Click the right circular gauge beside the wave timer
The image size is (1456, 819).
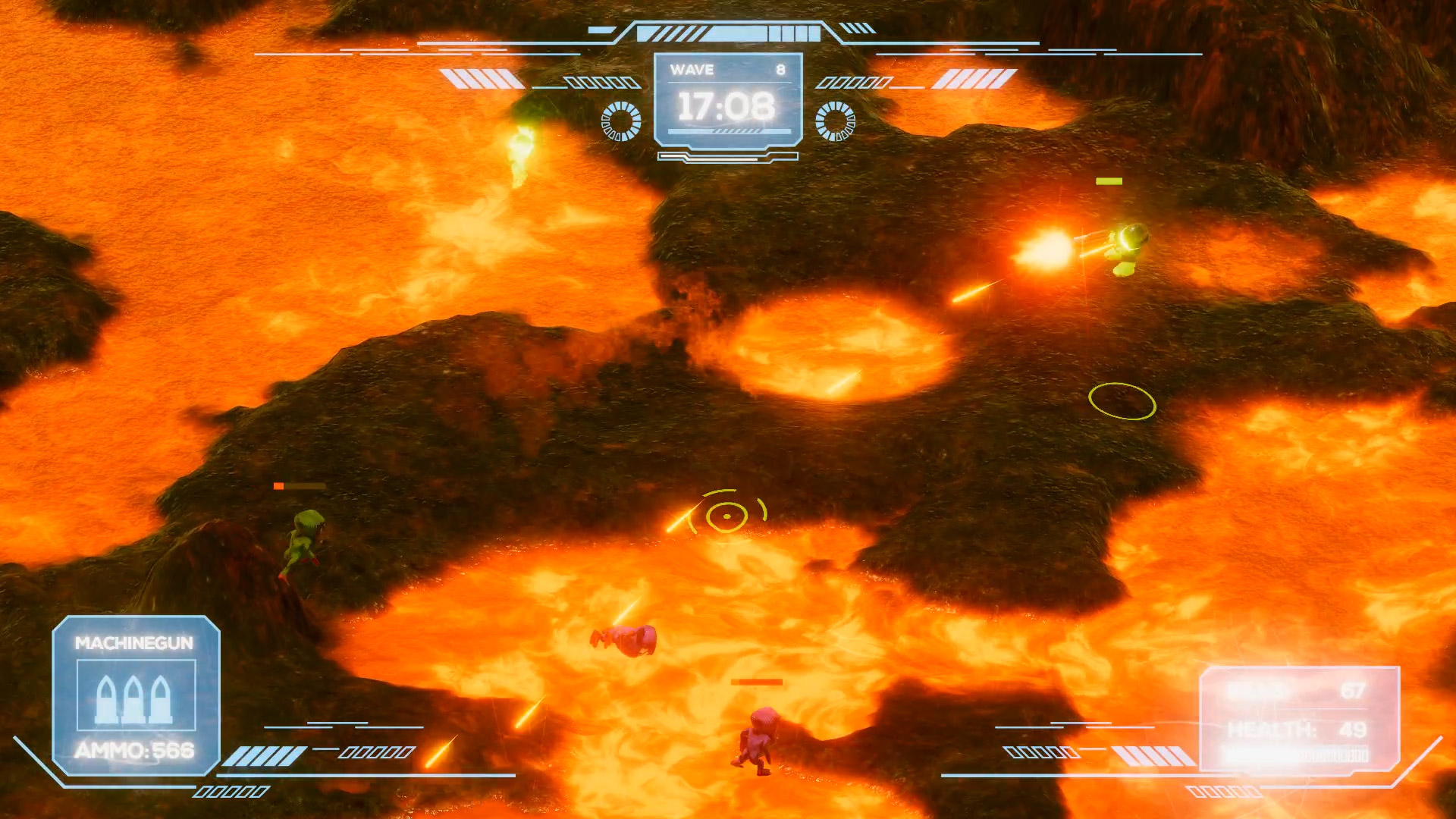837,120
